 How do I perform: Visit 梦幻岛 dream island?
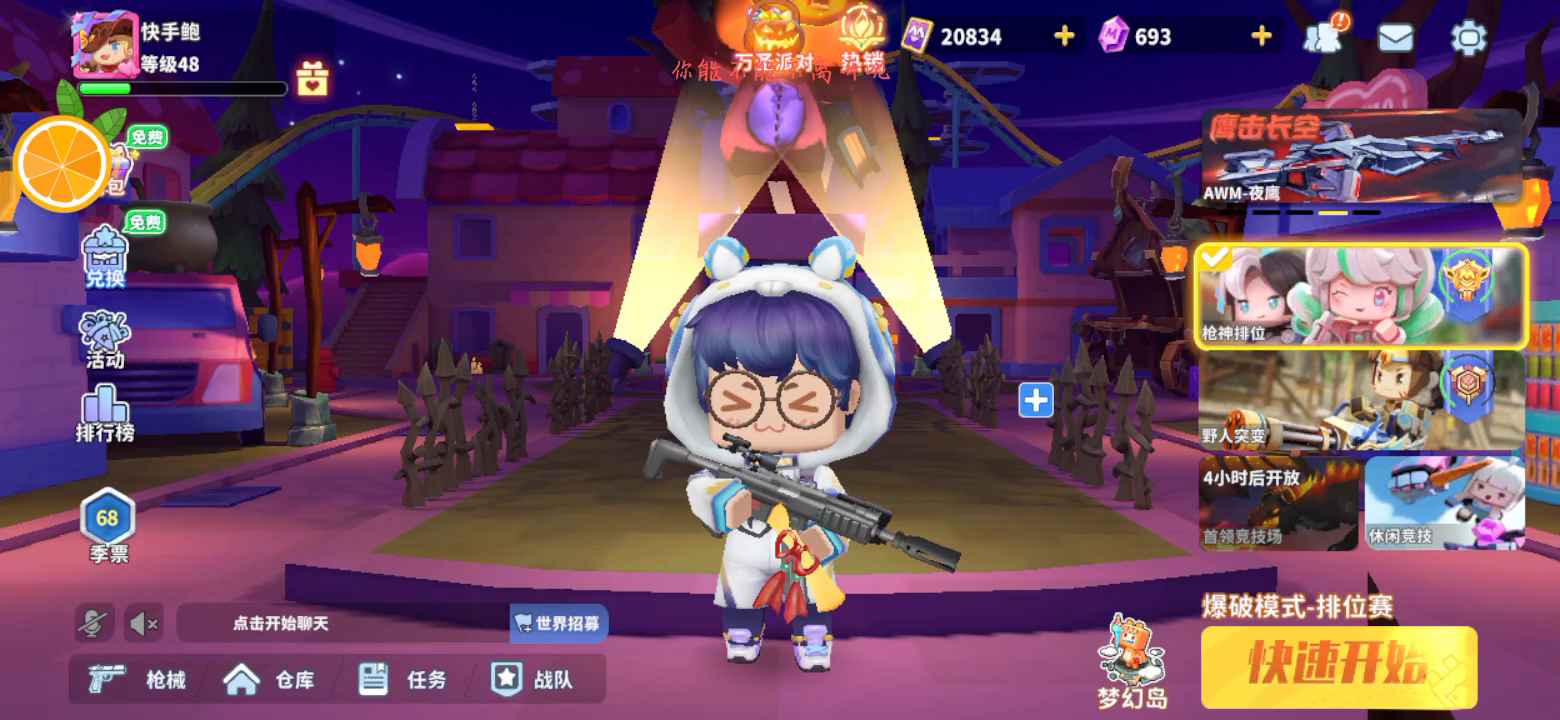click(1132, 664)
